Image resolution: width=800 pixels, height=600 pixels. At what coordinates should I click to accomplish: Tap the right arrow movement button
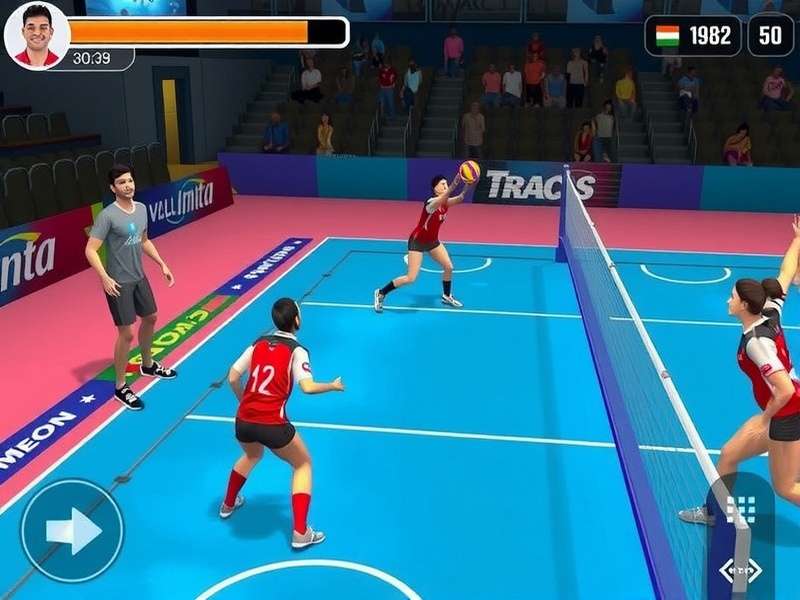coord(72,531)
